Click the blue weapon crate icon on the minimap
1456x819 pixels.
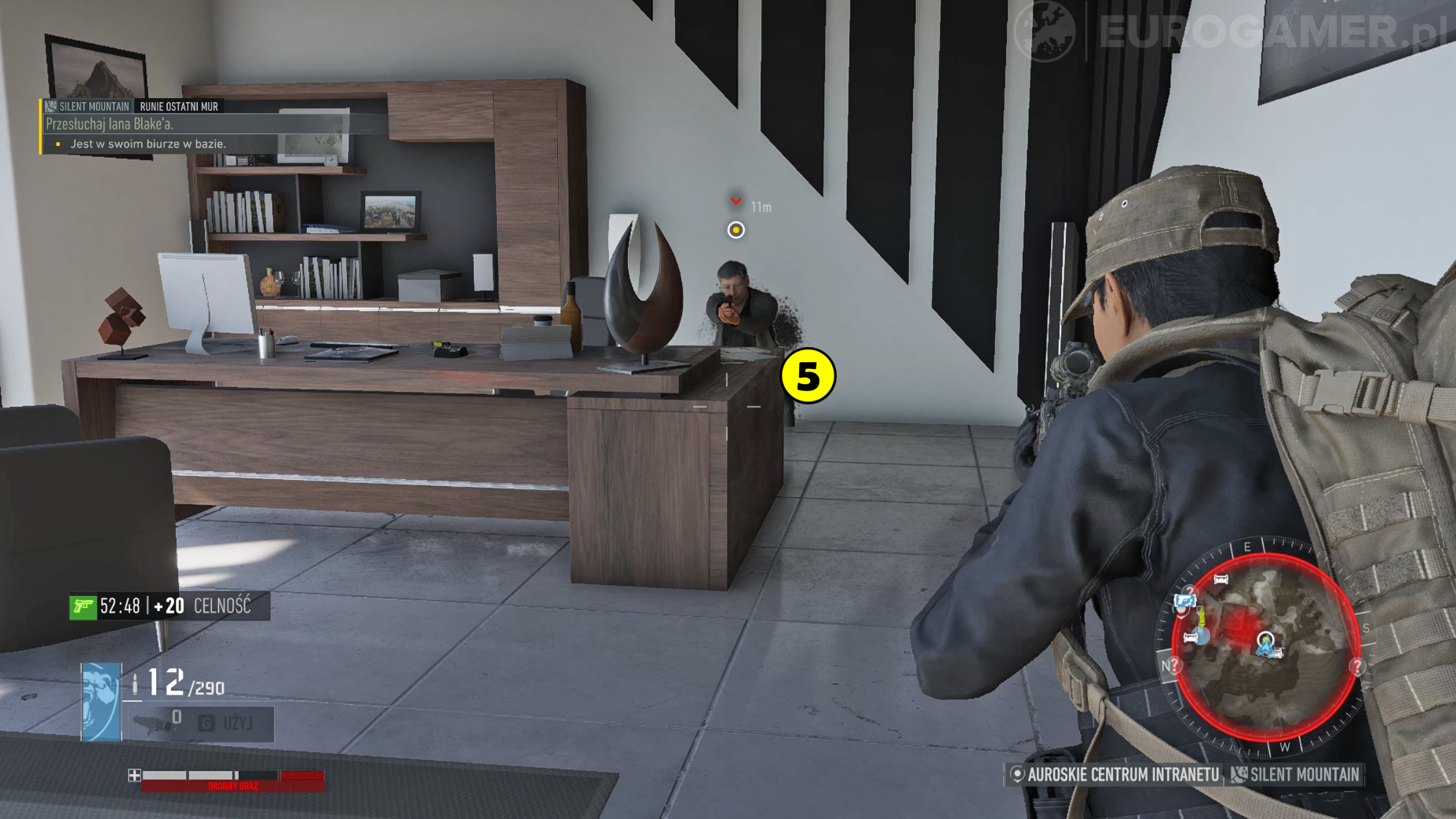[1184, 600]
